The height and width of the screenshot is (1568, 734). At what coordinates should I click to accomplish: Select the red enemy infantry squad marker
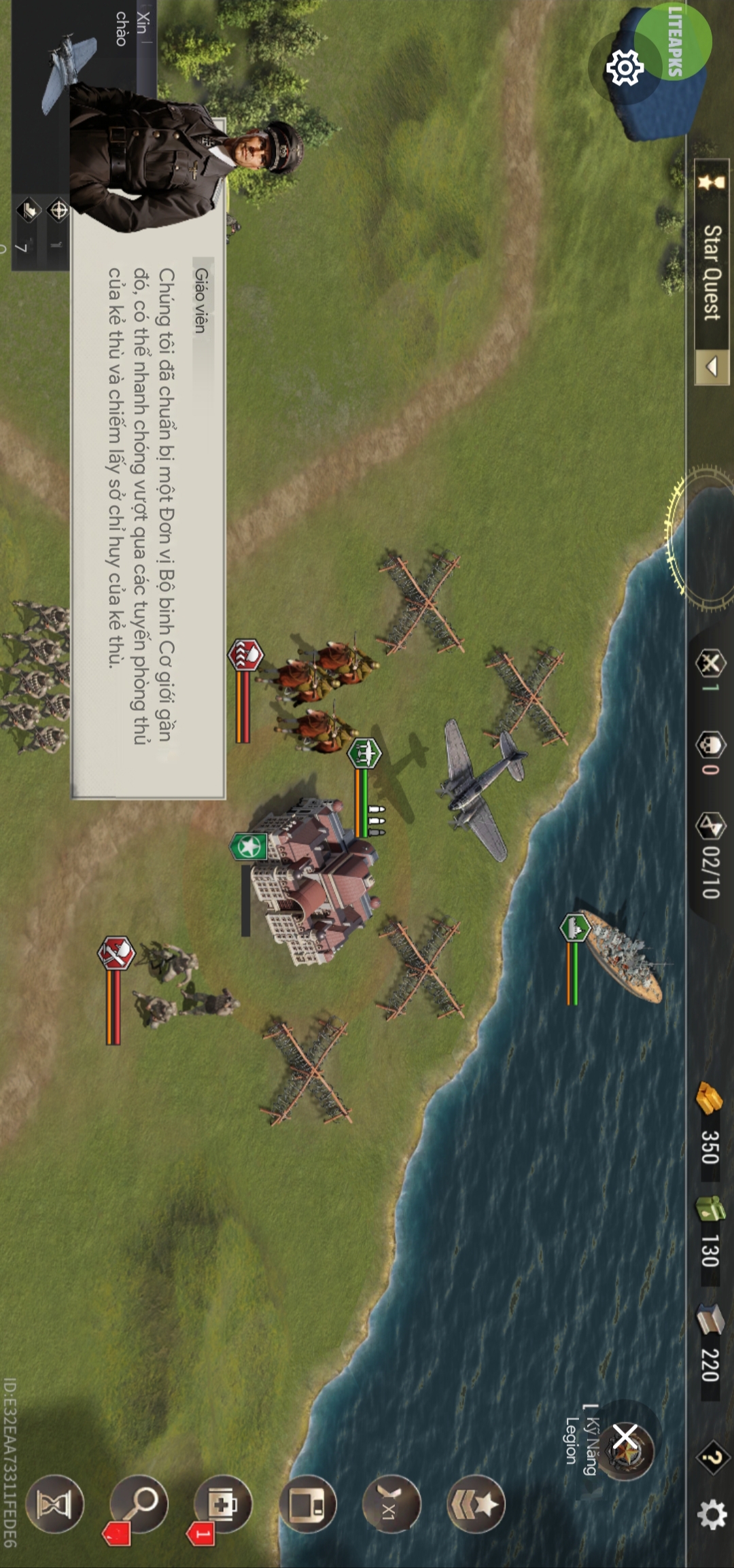pyautogui.click(x=116, y=953)
